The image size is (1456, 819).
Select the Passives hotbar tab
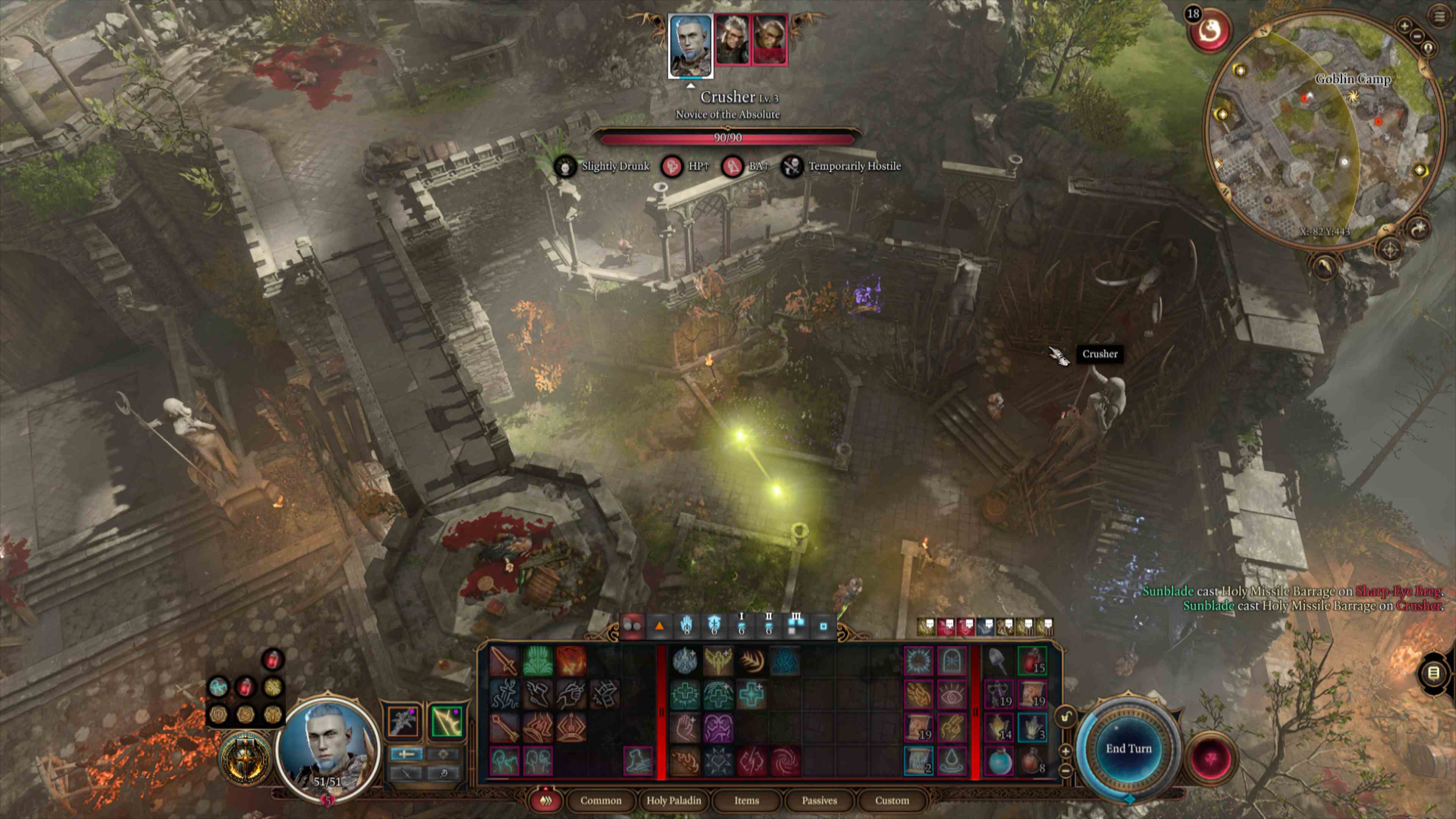click(x=819, y=800)
